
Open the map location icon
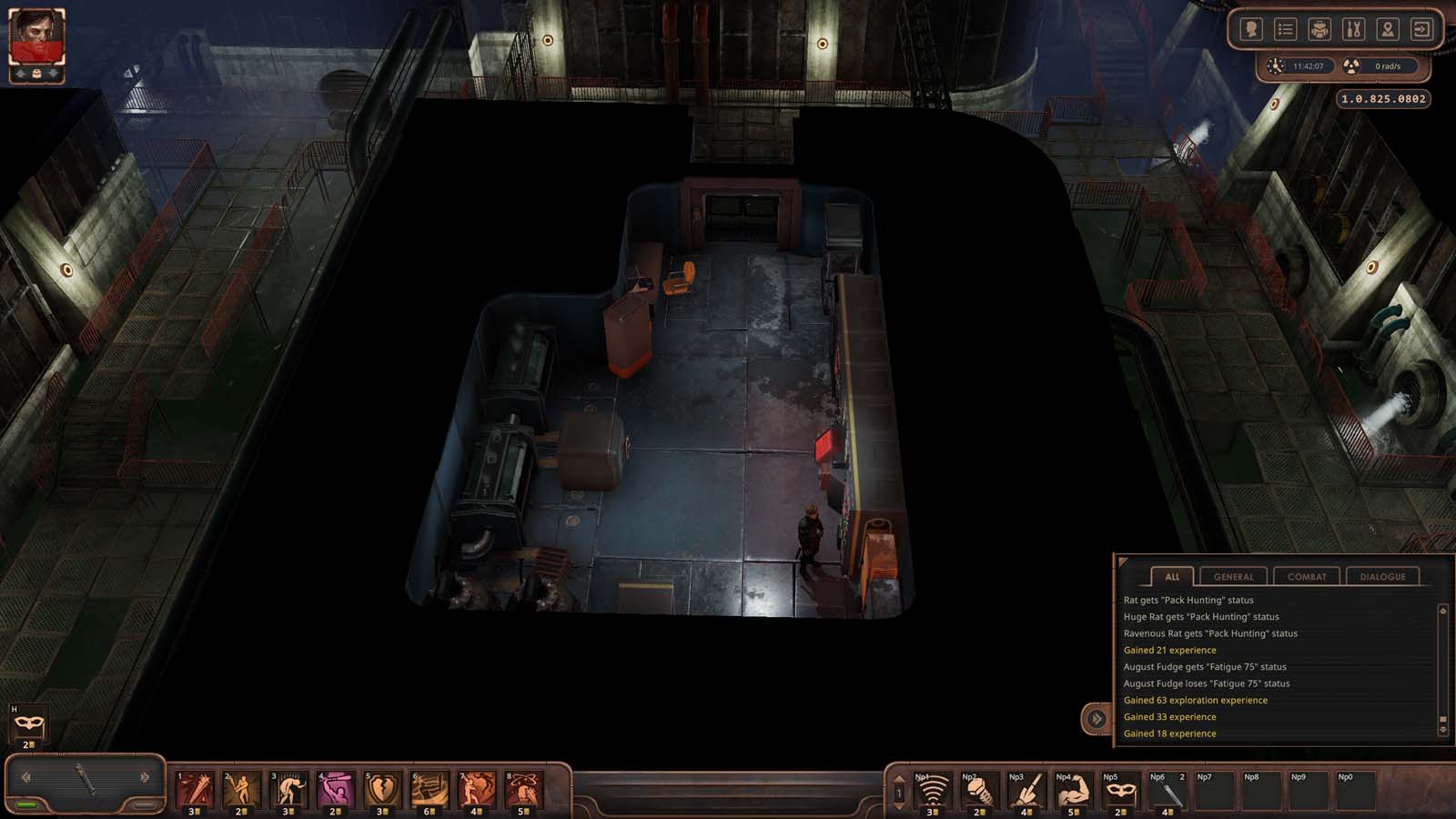[x=1387, y=28]
